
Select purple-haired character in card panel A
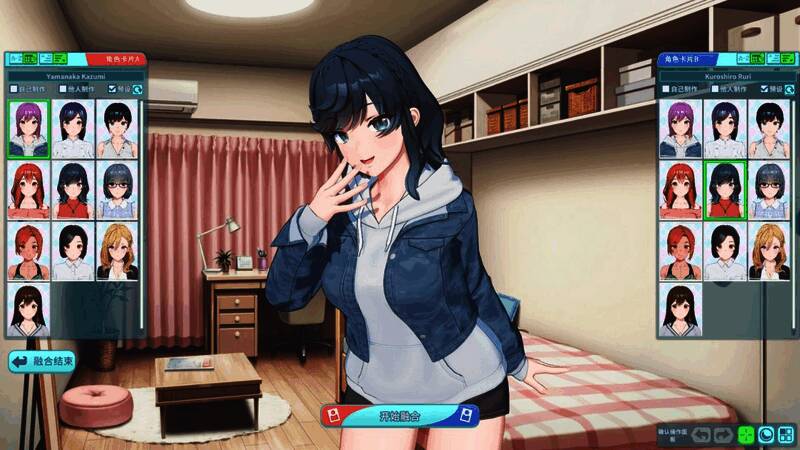pos(28,129)
